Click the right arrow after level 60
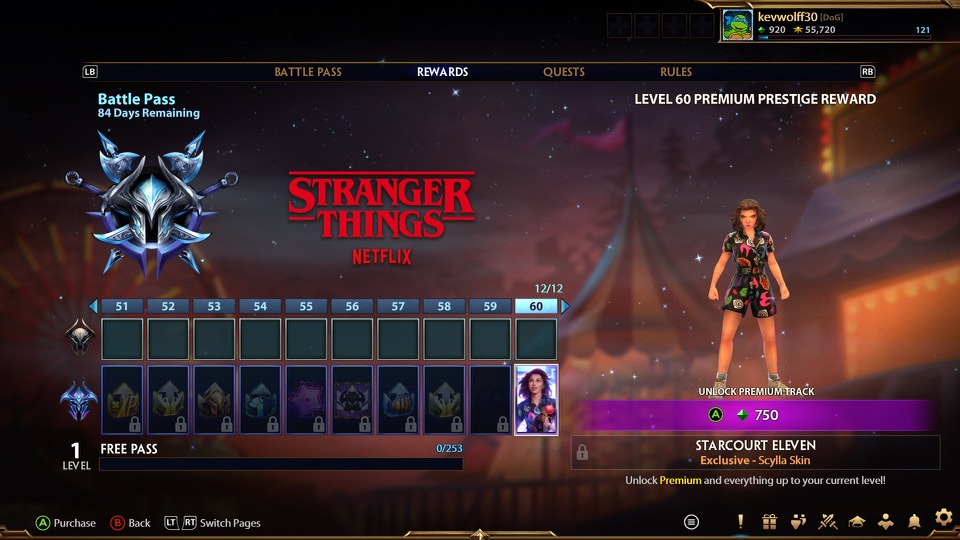This screenshot has height=540, width=960. tap(565, 306)
